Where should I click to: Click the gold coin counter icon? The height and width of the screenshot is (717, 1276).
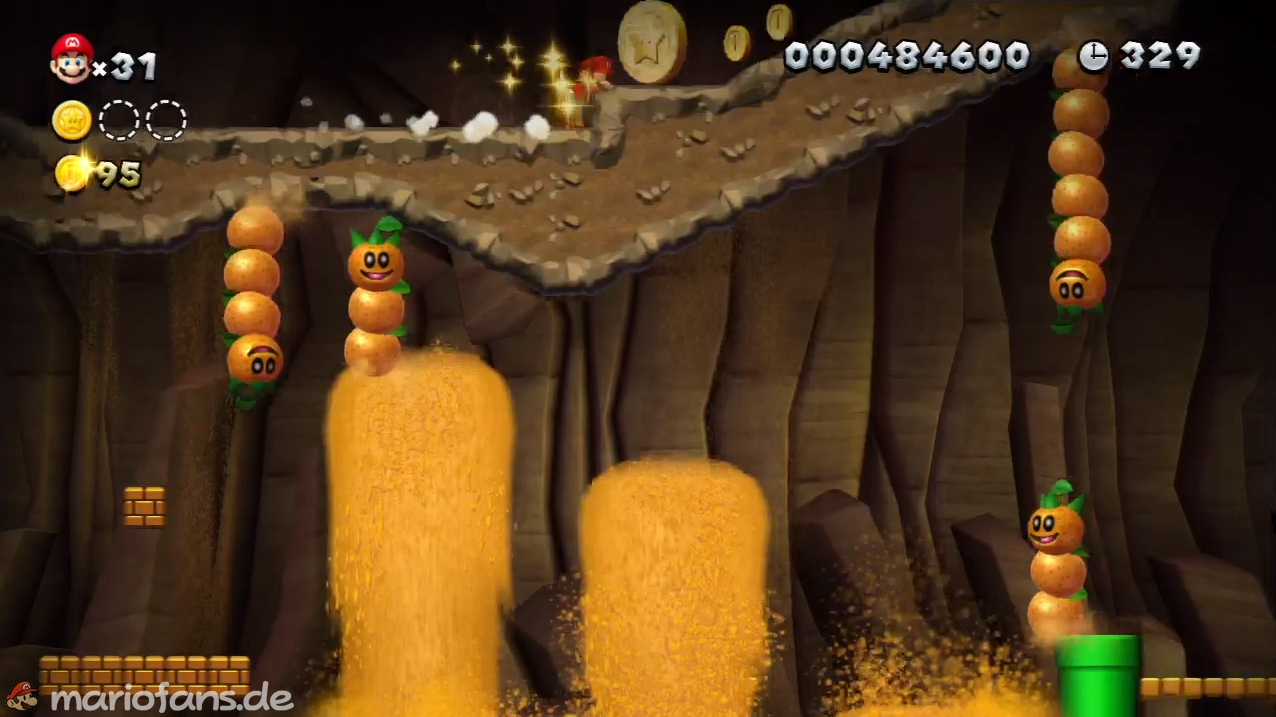pos(72,173)
